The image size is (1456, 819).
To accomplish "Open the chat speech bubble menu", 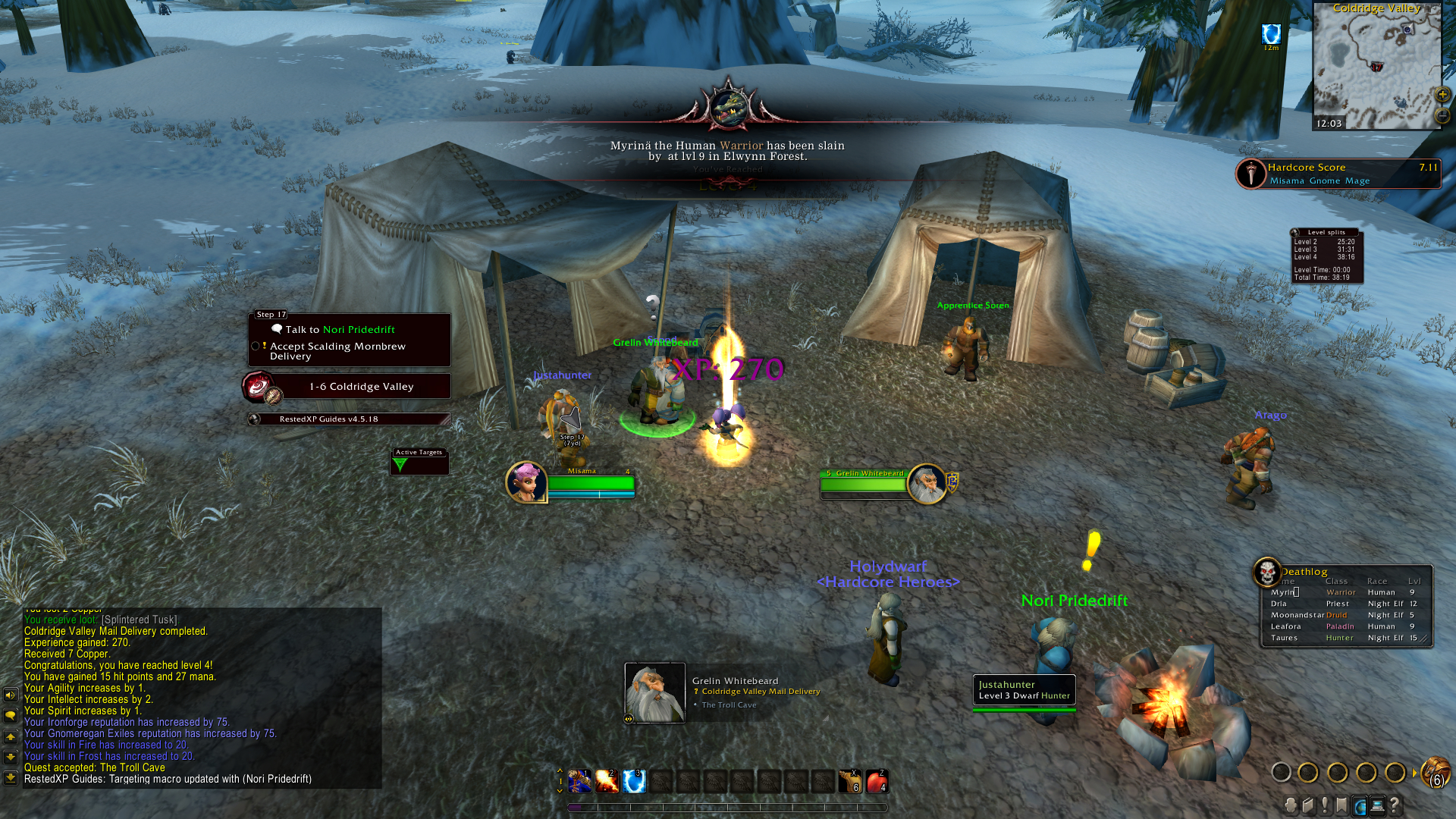I will tap(11, 715).
